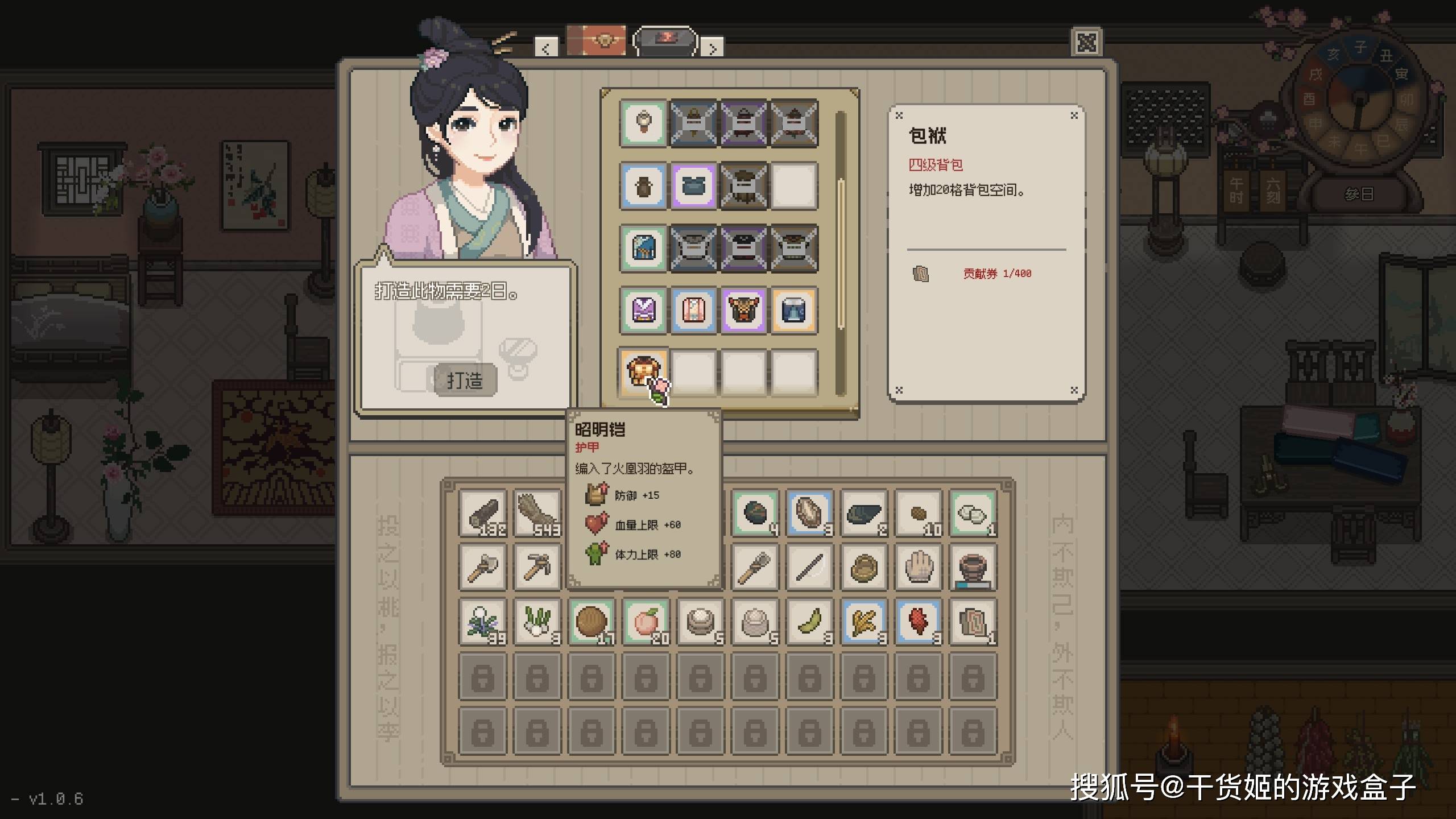Select the wood log stack of 132
The image size is (1456, 819).
tap(483, 514)
